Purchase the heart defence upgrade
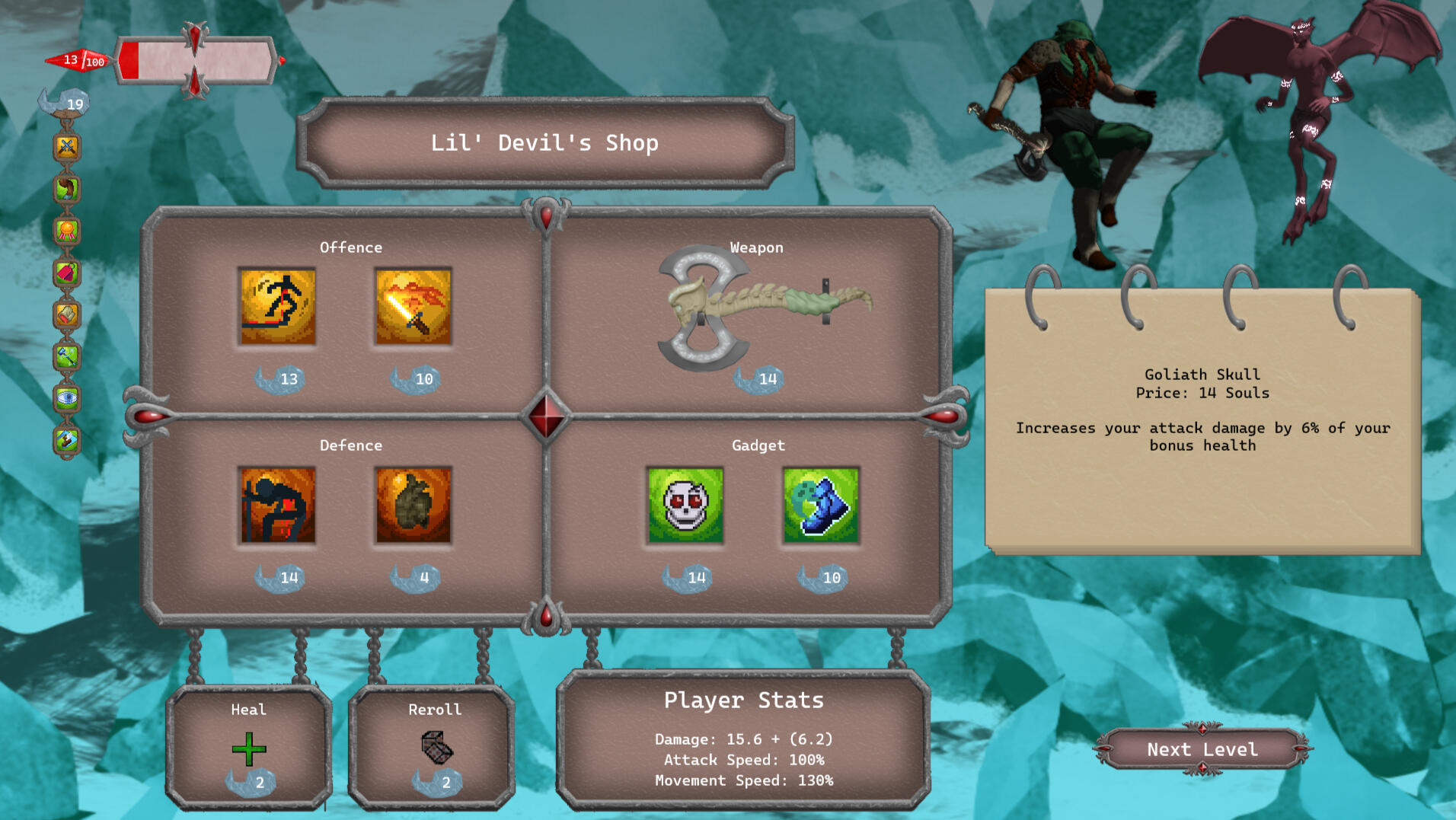1456x820 pixels. pyautogui.click(x=413, y=505)
